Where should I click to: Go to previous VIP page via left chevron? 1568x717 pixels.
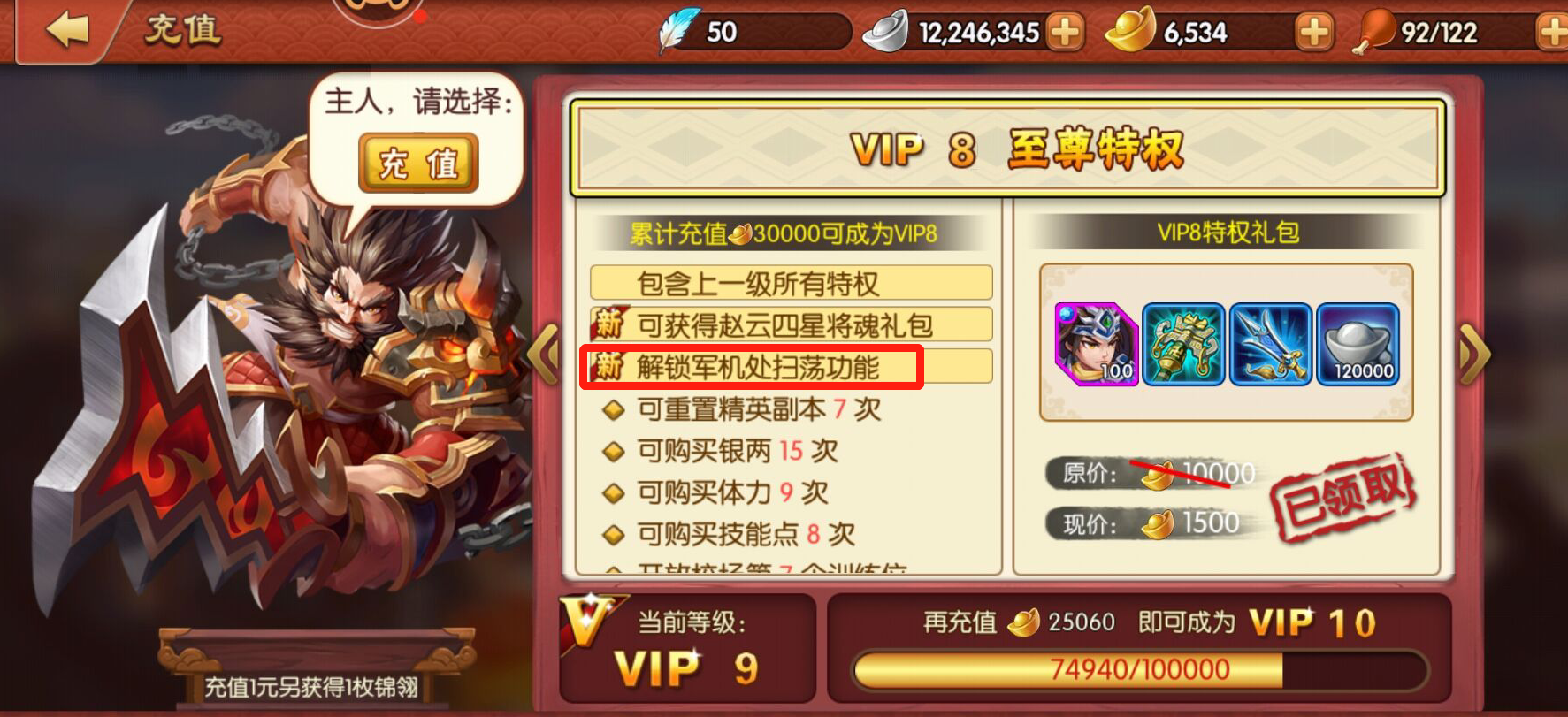pyautogui.click(x=546, y=353)
